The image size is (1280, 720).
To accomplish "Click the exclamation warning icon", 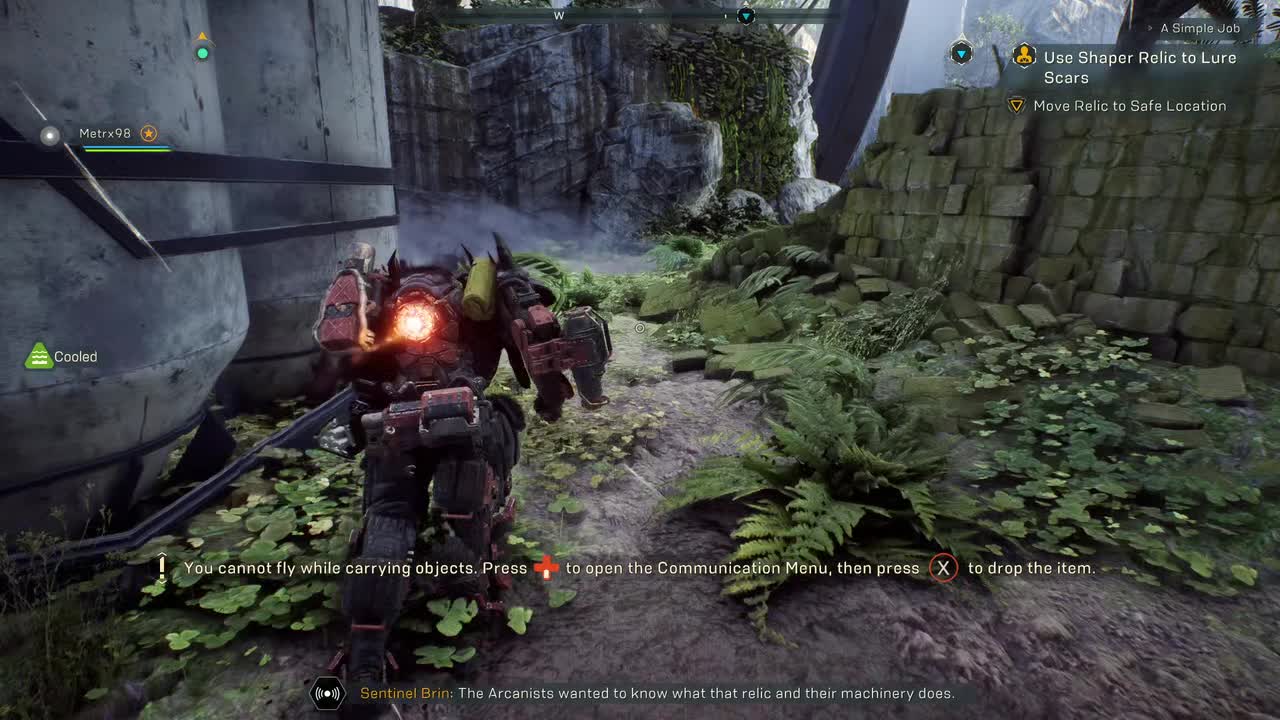I will (160, 567).
